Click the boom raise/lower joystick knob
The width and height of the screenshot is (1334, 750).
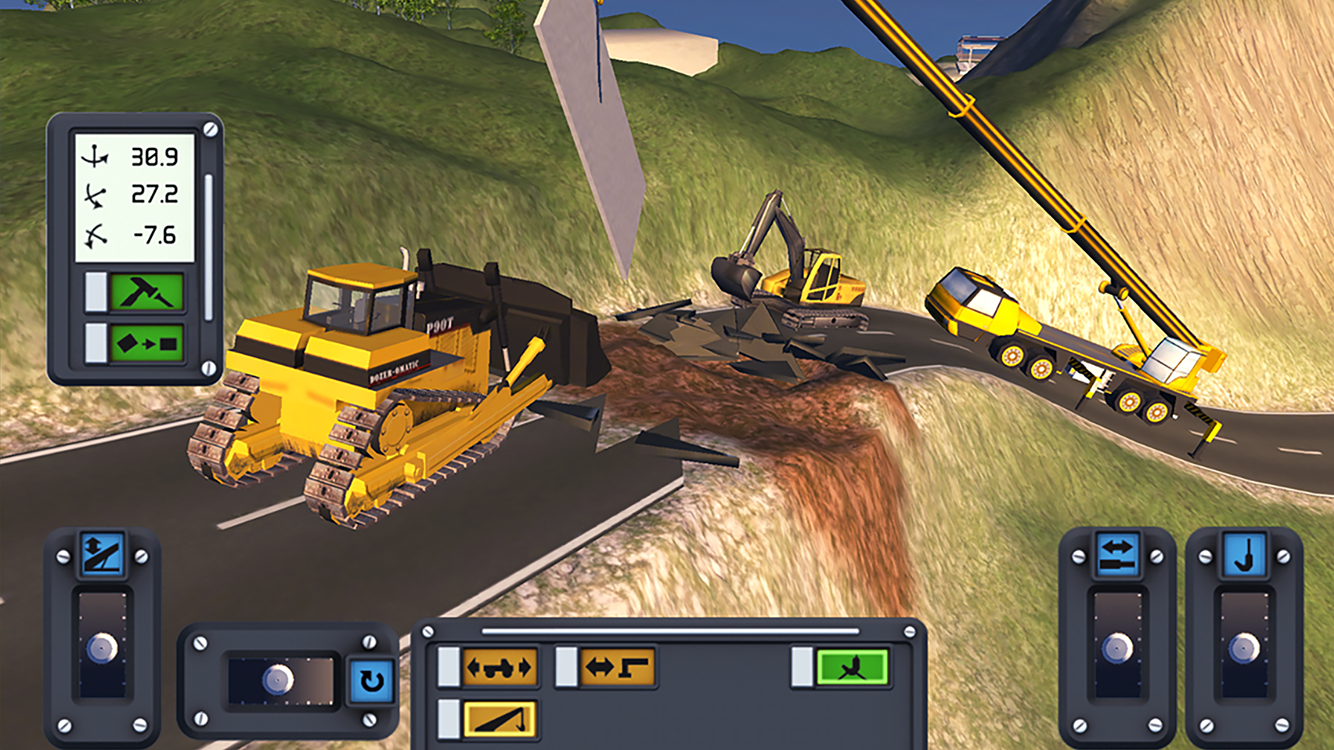click(102, 647)
